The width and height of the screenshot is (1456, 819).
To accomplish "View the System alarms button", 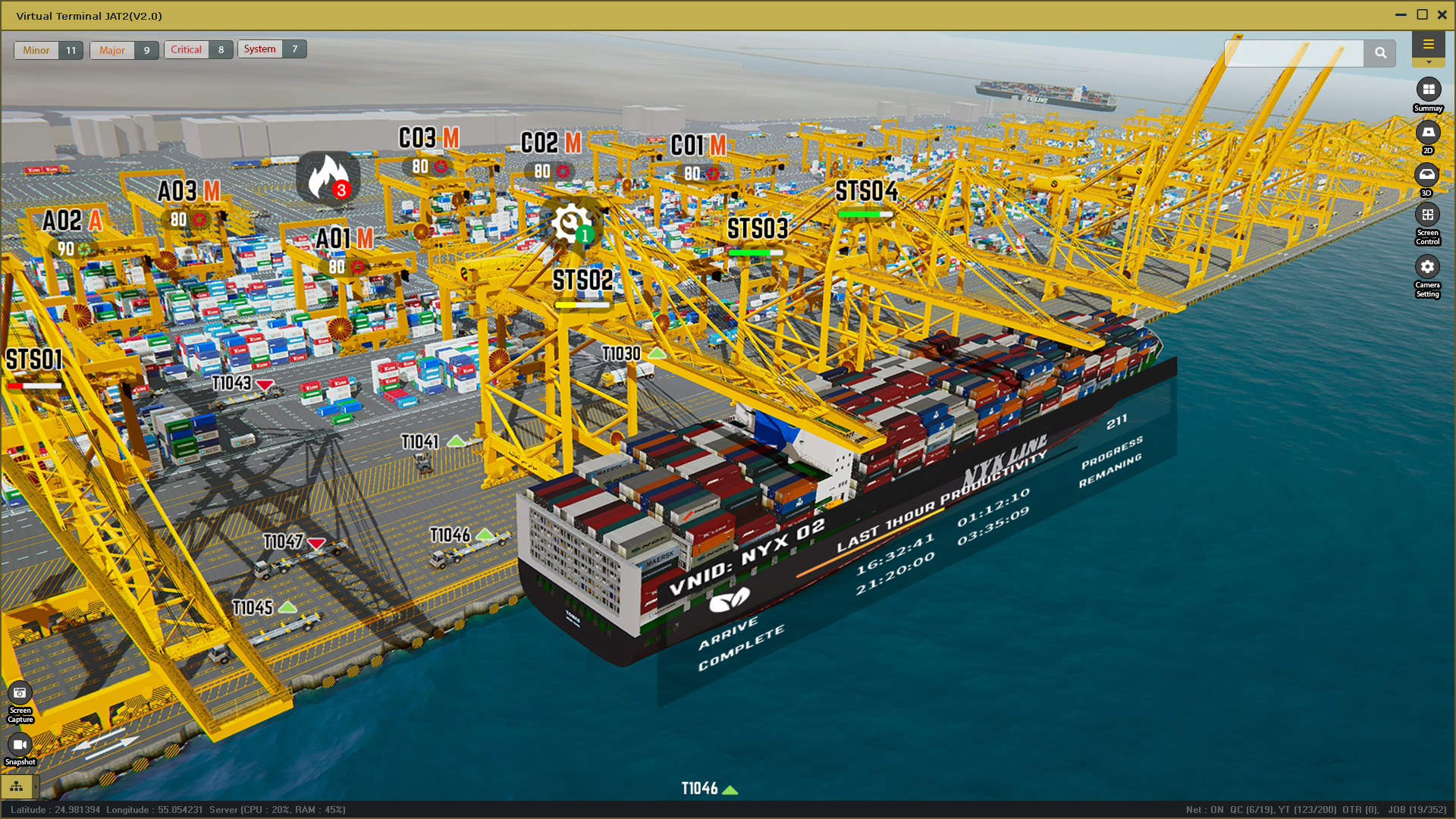I will 260,49.
